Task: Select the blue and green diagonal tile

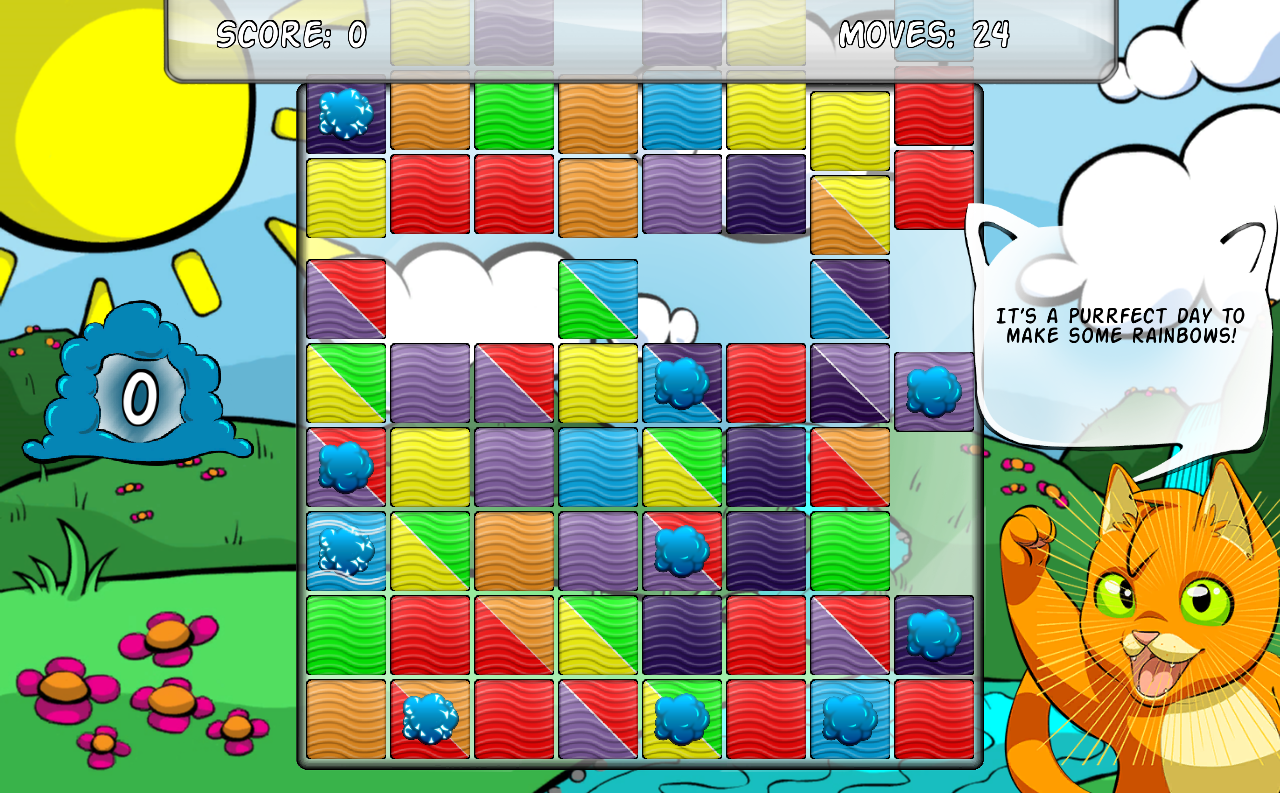Action: 598,298
